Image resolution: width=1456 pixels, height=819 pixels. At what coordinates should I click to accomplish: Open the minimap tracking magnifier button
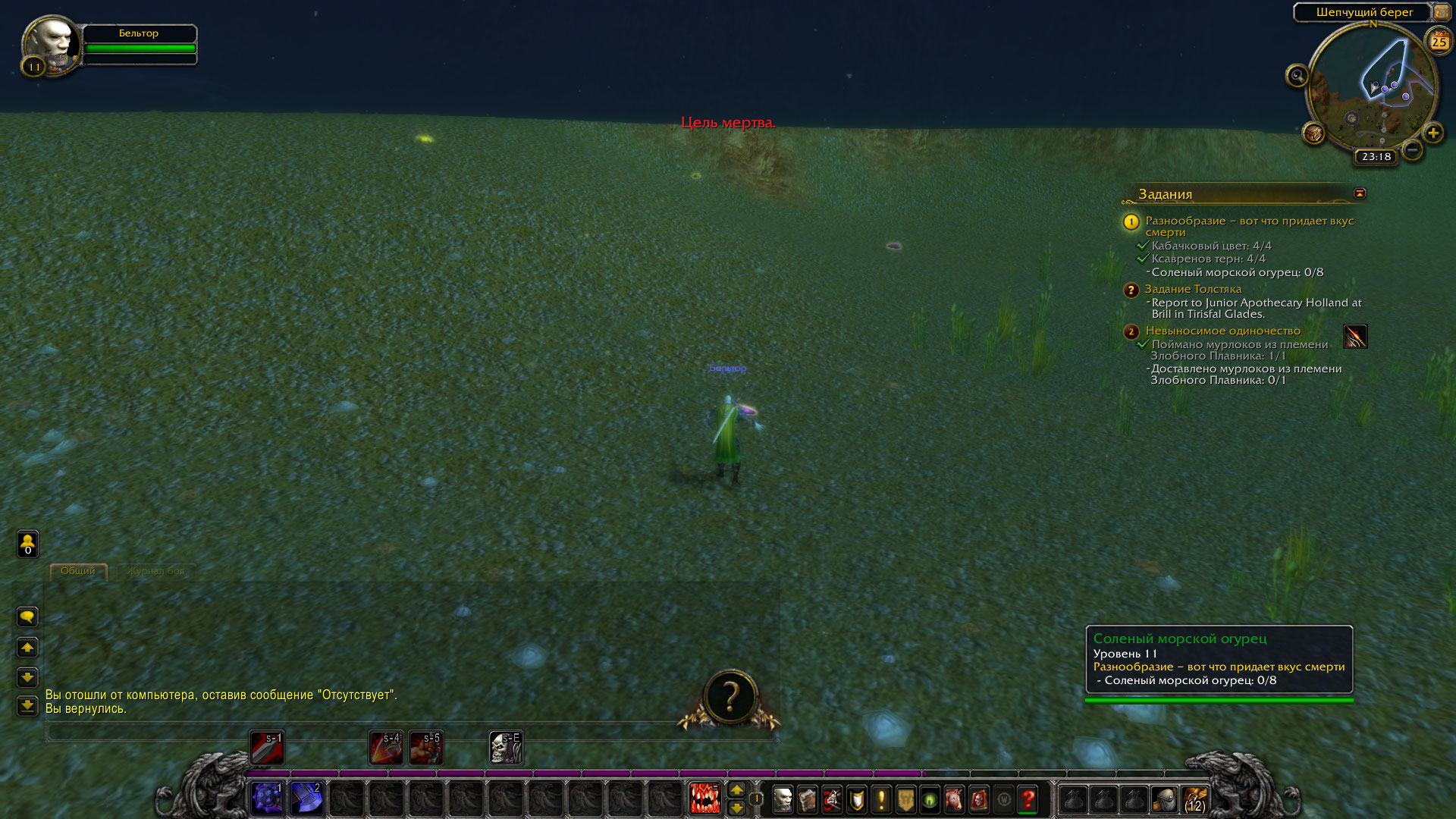(1297, 76)
